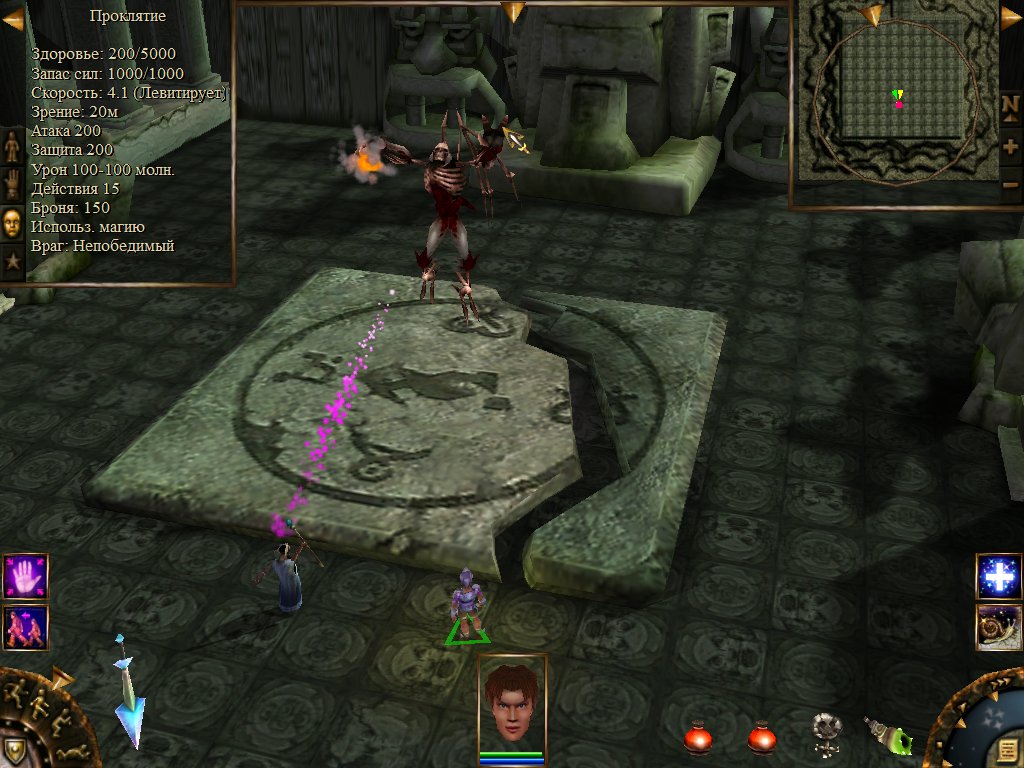Use the second red potion
Screen dimensions: 1024x768
point(762,738)
